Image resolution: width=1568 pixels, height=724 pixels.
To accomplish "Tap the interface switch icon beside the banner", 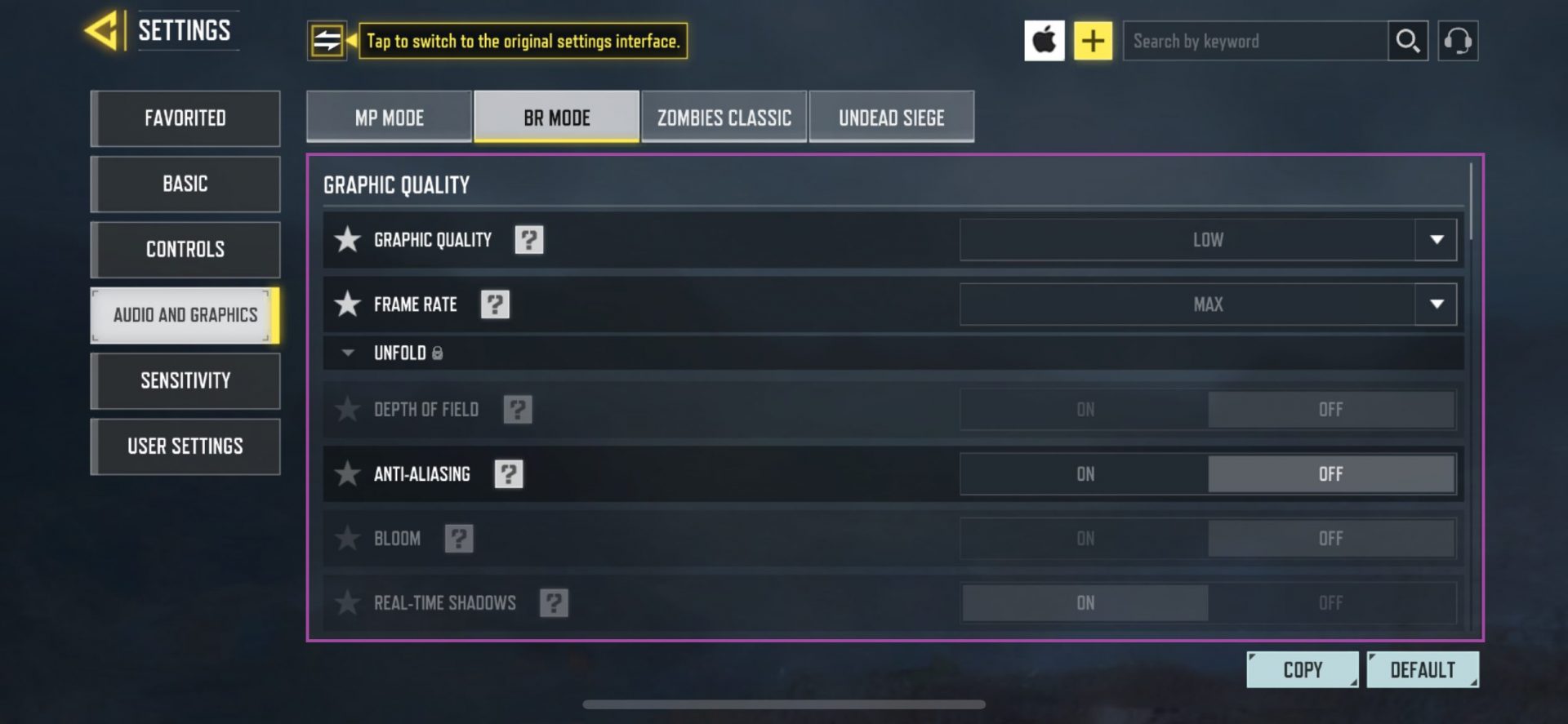I will [x=329, y=40].
